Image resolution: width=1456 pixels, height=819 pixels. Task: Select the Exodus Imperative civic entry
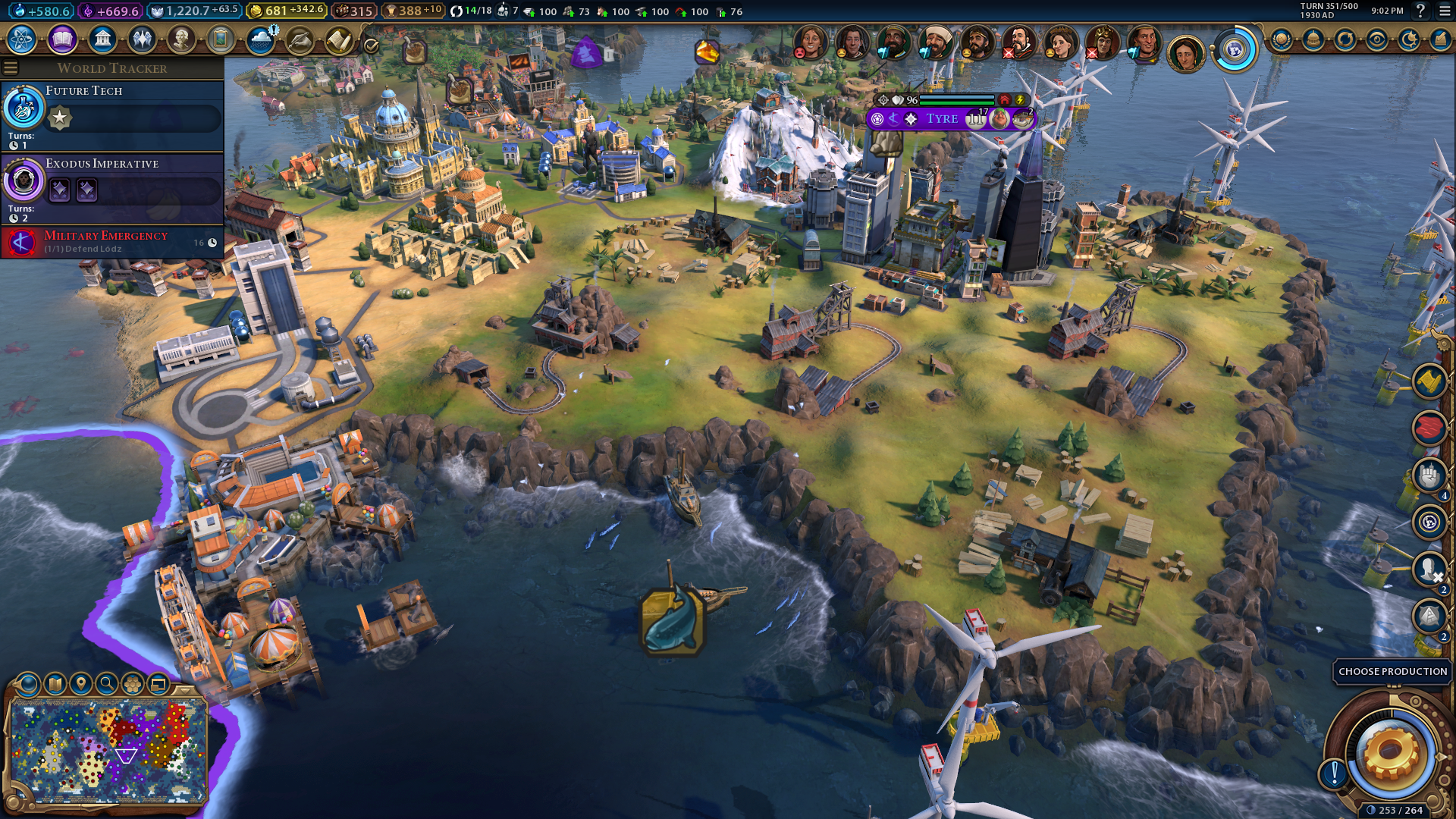tap(112, 187)
